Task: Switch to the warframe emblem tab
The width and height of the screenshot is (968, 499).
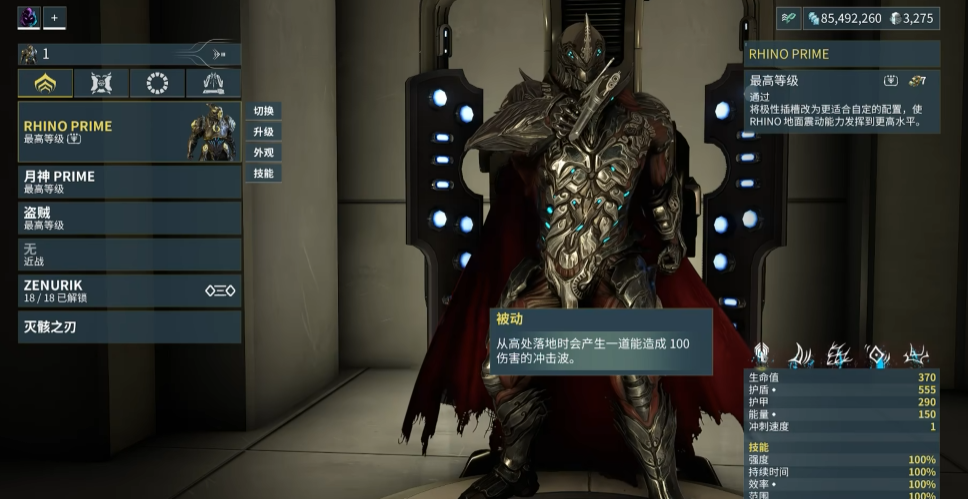Action: (46, 83)
